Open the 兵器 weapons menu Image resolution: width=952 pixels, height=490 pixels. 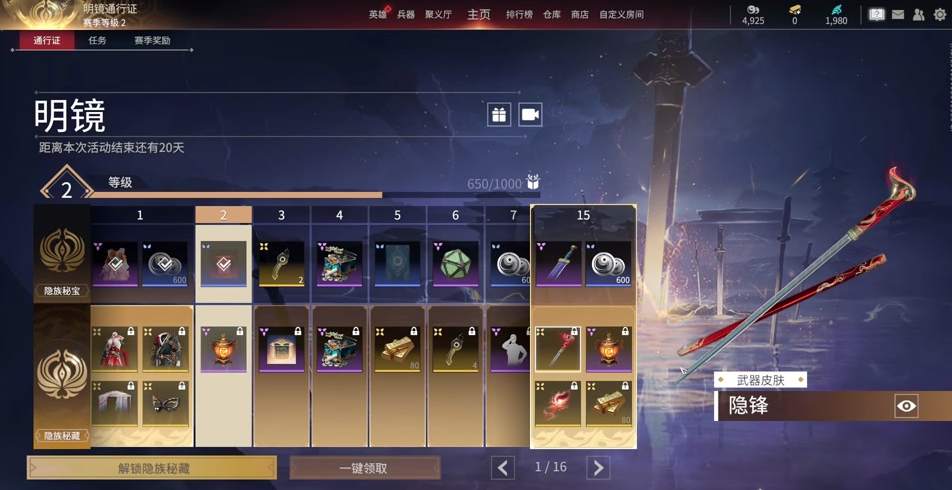pos(405,14)
